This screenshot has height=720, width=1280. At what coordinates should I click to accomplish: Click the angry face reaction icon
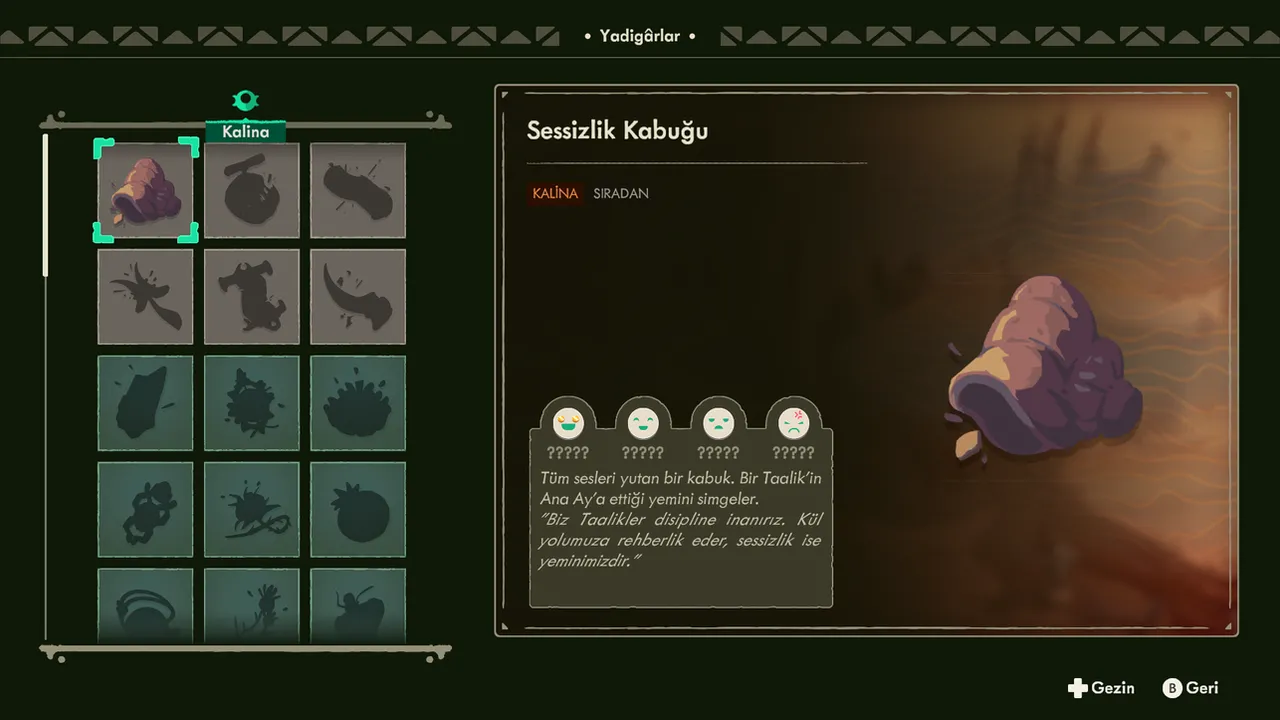coord(793,423)
